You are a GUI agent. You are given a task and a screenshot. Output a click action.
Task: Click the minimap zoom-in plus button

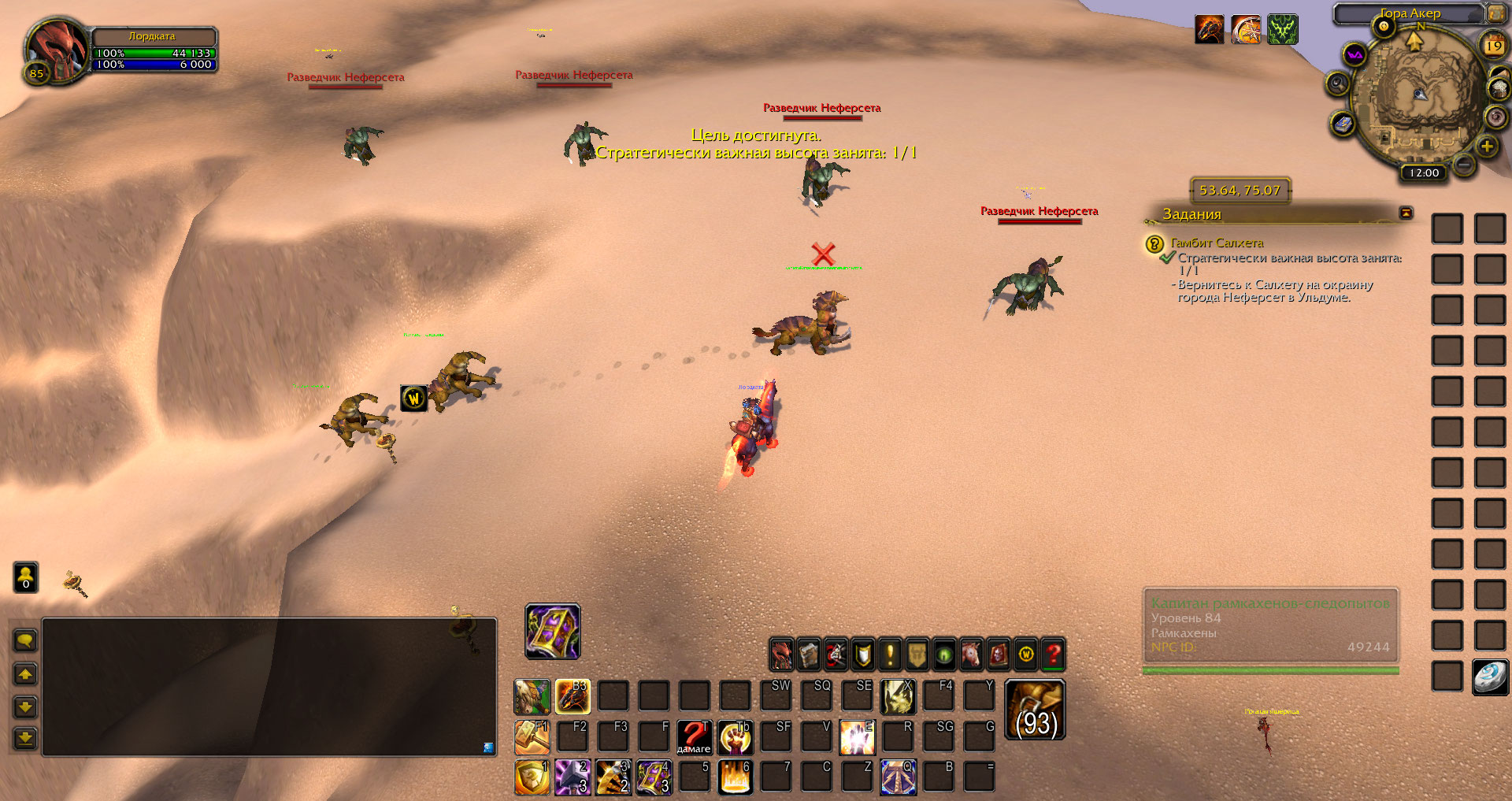coord(1487,146)
